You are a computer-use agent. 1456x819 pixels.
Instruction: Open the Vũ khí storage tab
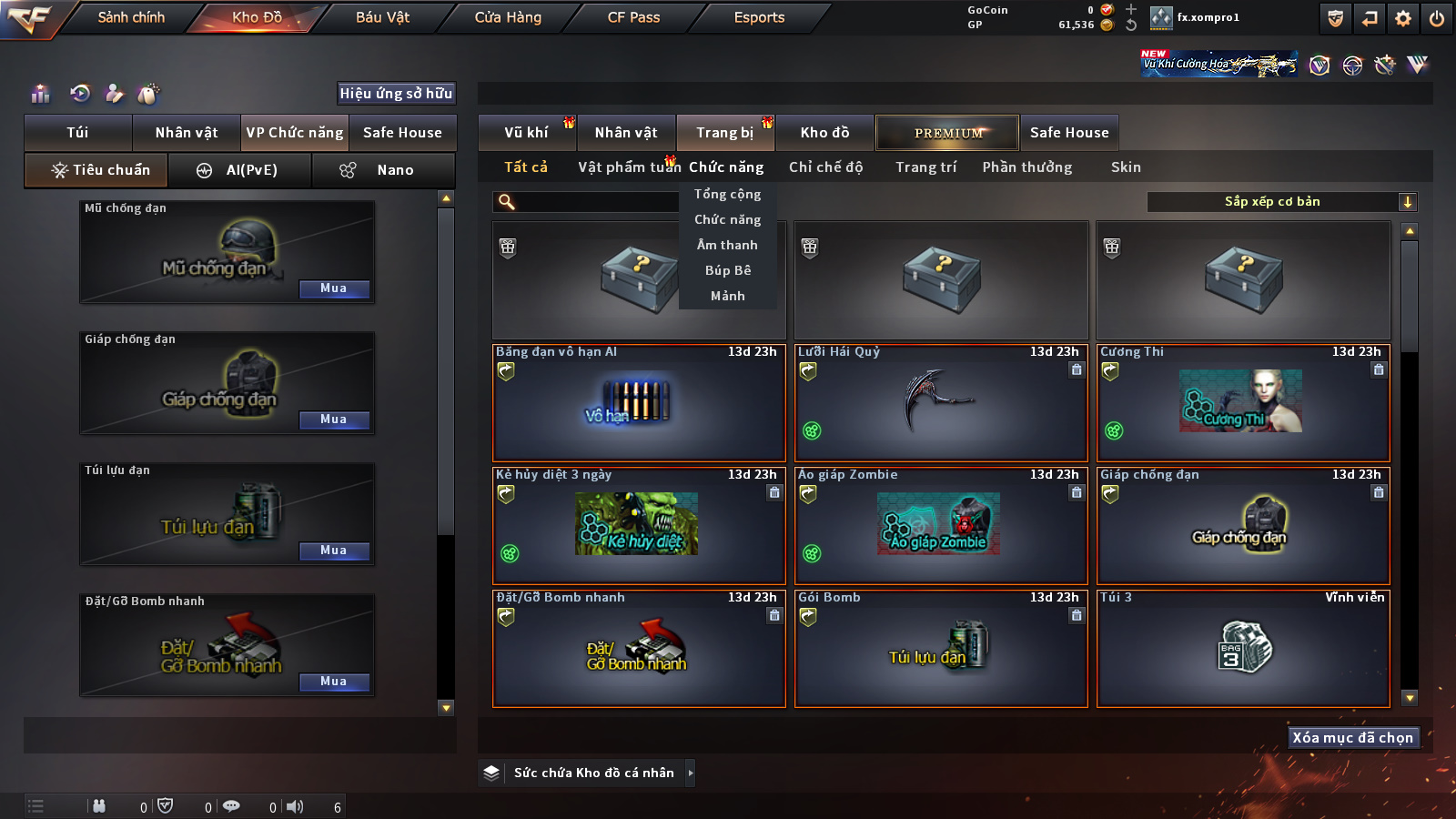pos(527,133)
